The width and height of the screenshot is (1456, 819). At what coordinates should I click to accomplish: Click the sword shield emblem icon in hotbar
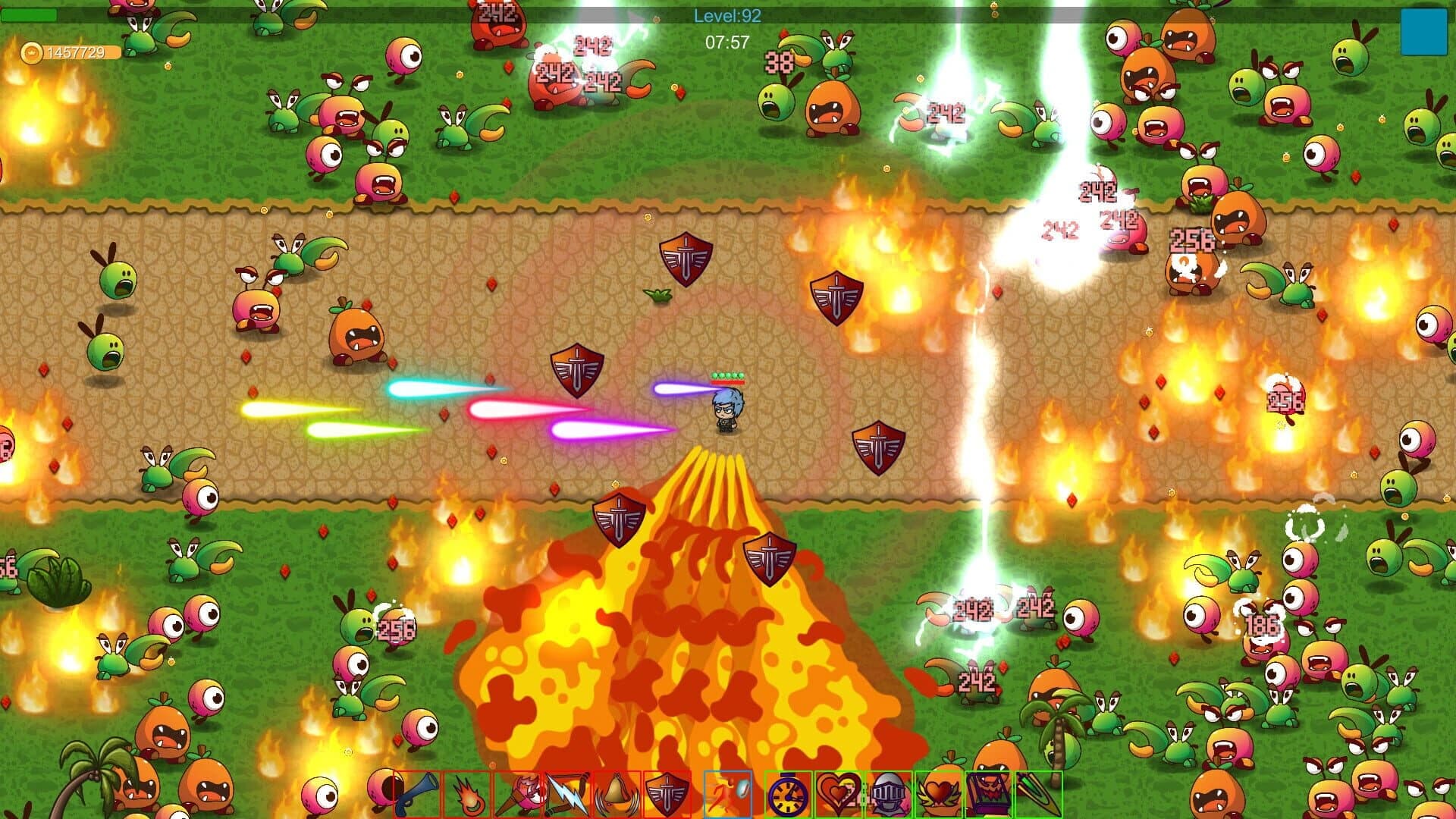point(667,795)
